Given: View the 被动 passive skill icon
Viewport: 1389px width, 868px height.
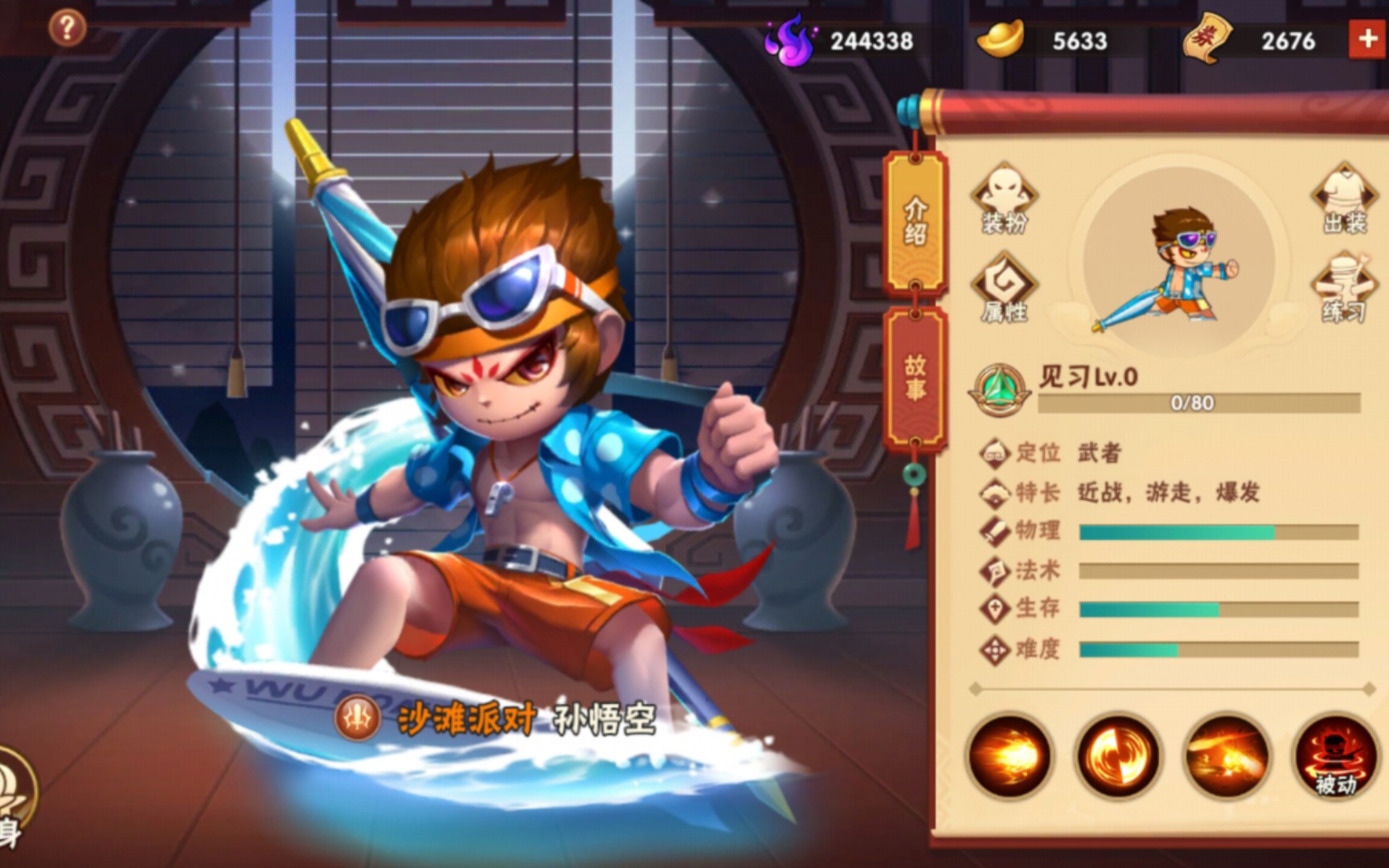Looking at the screenshot, I should tap(1334, 755).
